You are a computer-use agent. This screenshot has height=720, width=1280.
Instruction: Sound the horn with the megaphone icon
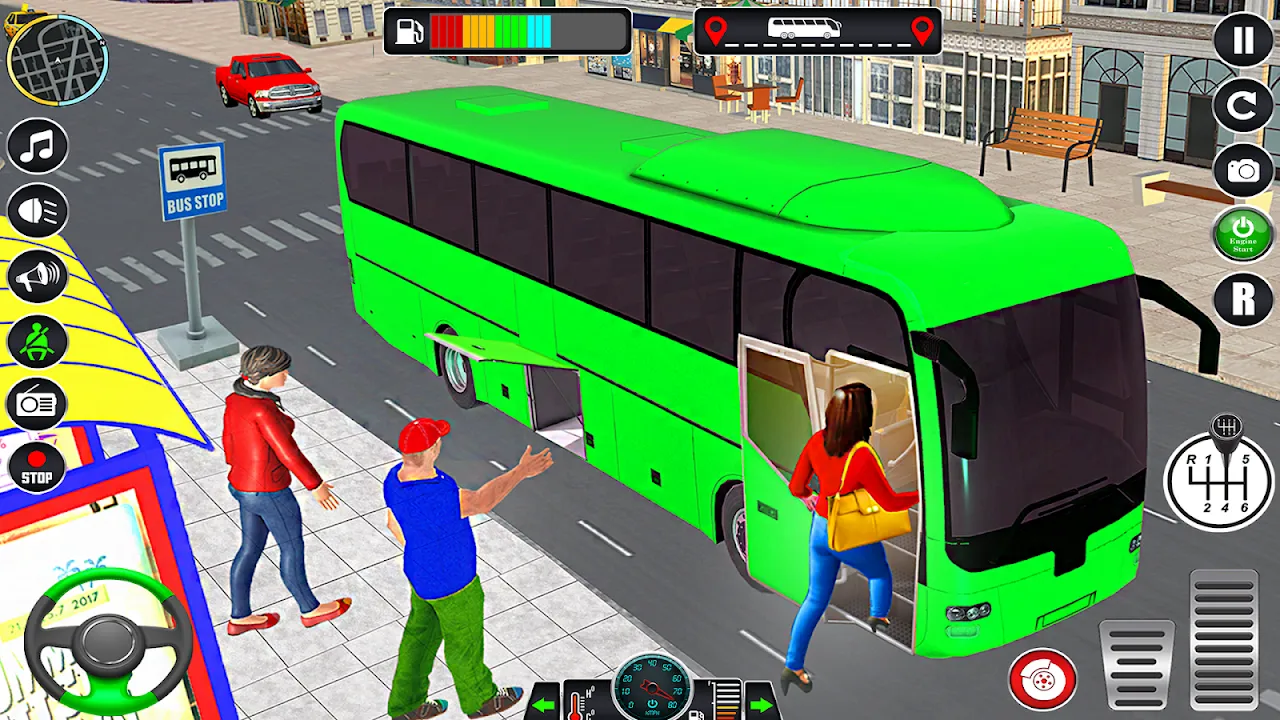37,276
